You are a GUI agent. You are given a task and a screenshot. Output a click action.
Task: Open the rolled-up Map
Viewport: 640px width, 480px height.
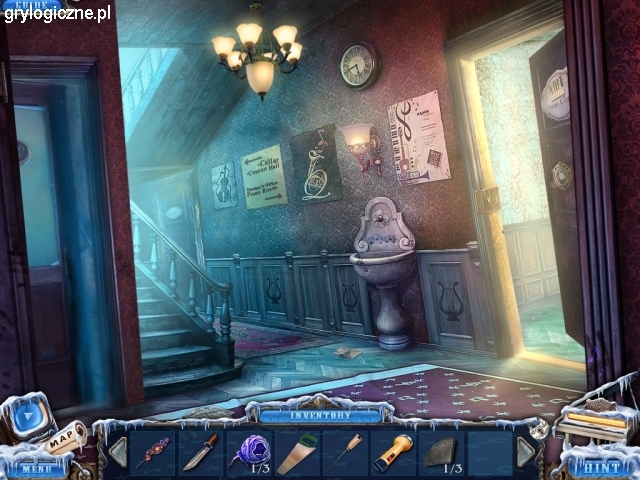click(65, 438)
